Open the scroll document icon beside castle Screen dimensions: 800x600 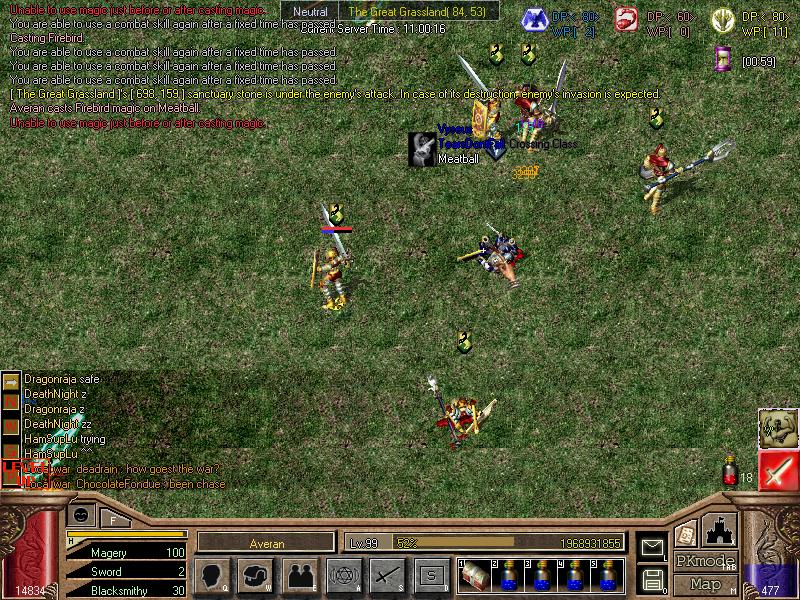point(686,533)
